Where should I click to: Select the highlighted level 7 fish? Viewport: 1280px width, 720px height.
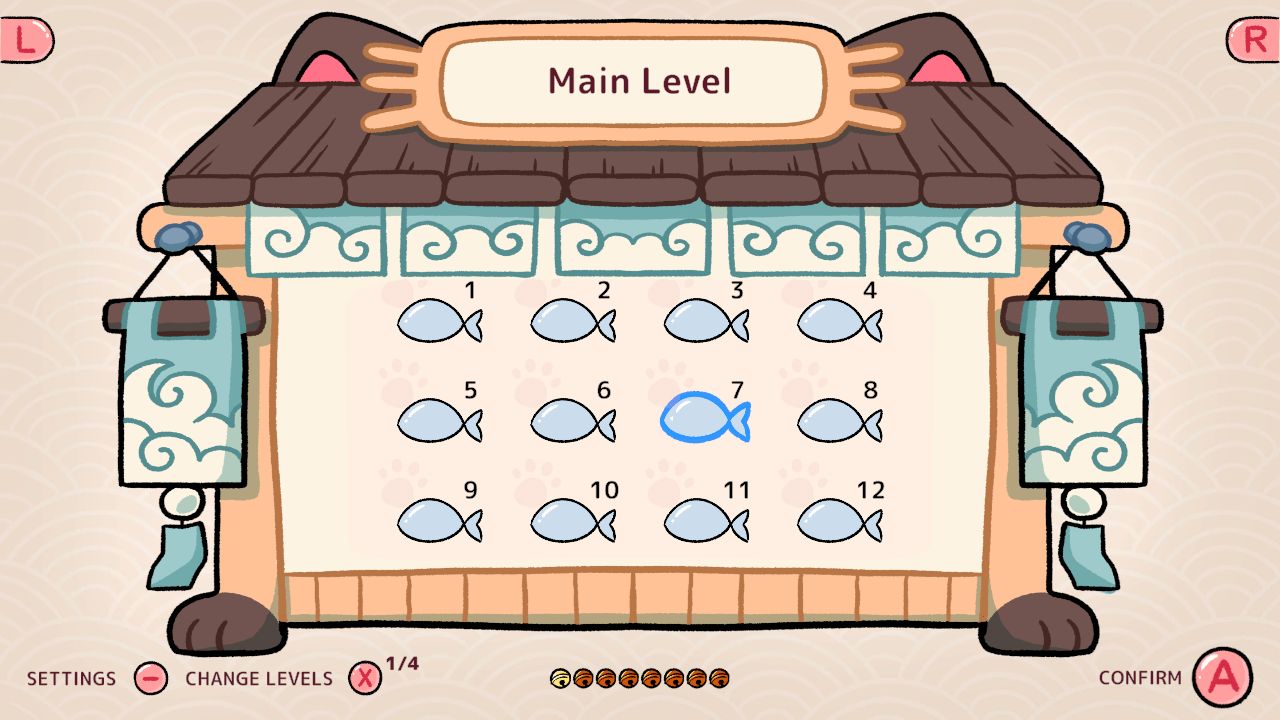coord(705,420)
